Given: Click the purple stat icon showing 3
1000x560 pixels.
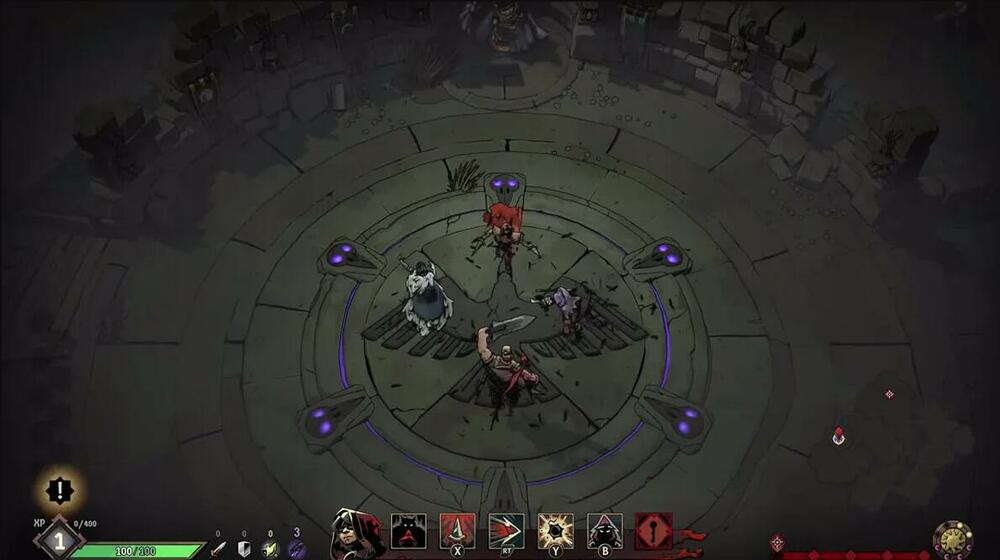Looking at the screenshot, I should 296,548.
